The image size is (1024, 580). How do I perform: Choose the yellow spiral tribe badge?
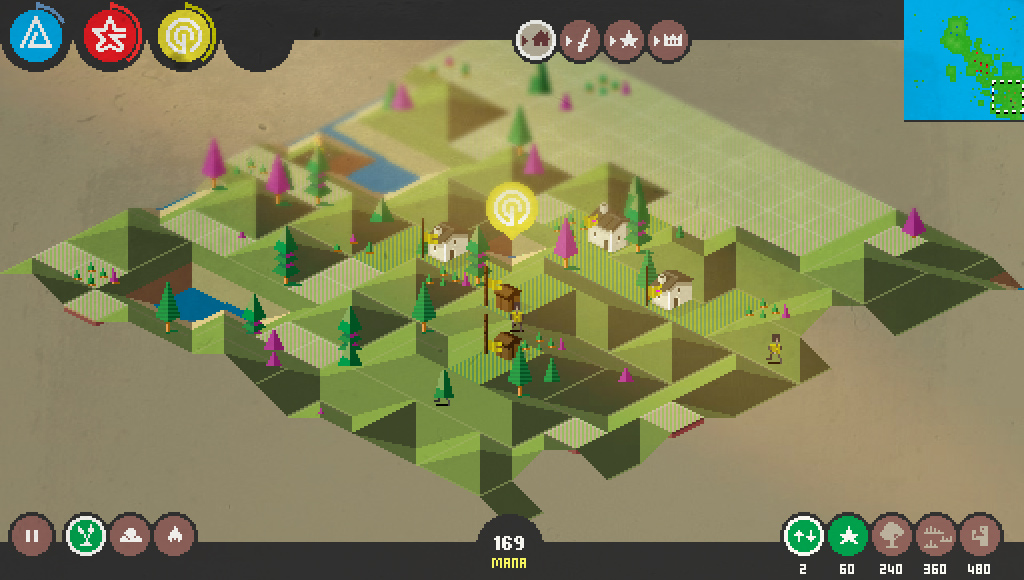[x=182, y=36]
